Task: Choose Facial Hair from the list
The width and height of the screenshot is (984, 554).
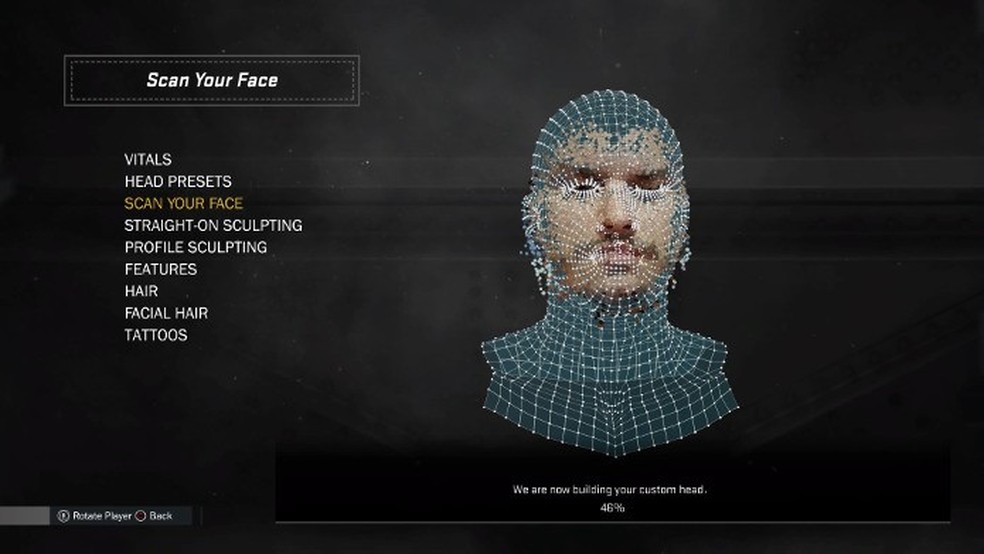Action: [x=166, y=313]
